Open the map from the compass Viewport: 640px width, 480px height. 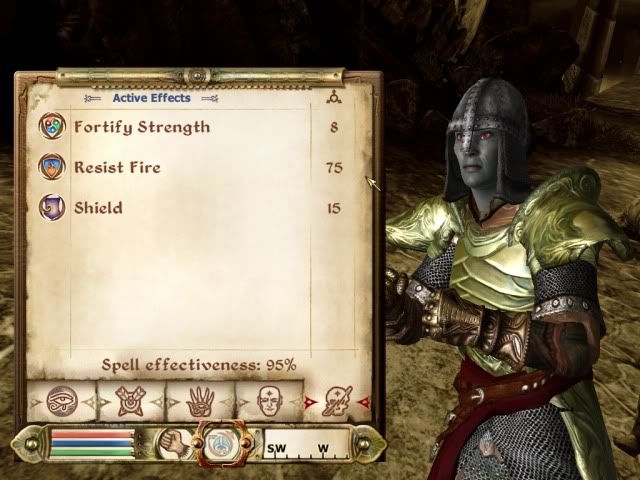point(305,444)
